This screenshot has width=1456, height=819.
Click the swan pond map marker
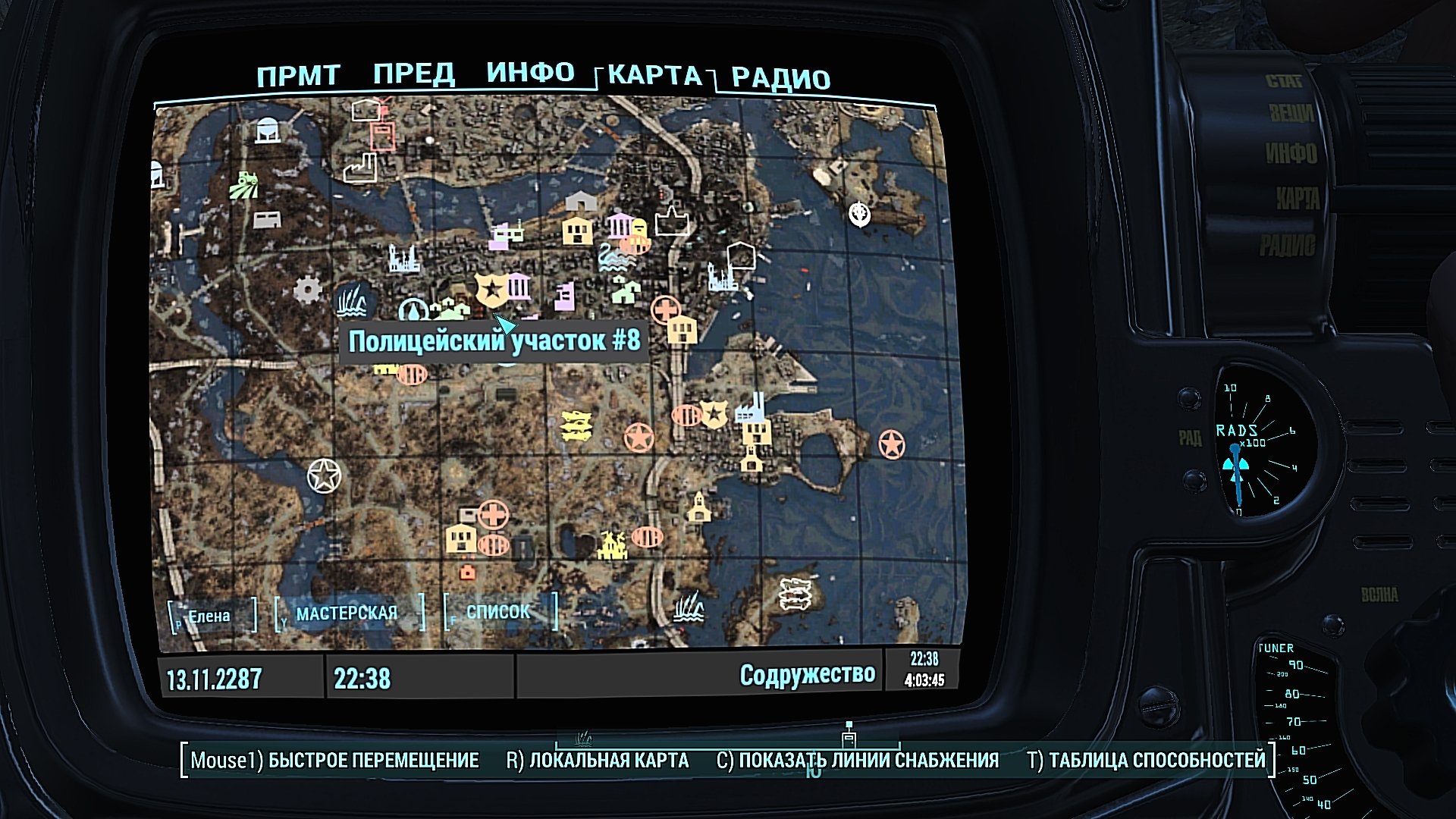[x=614, y=258]
